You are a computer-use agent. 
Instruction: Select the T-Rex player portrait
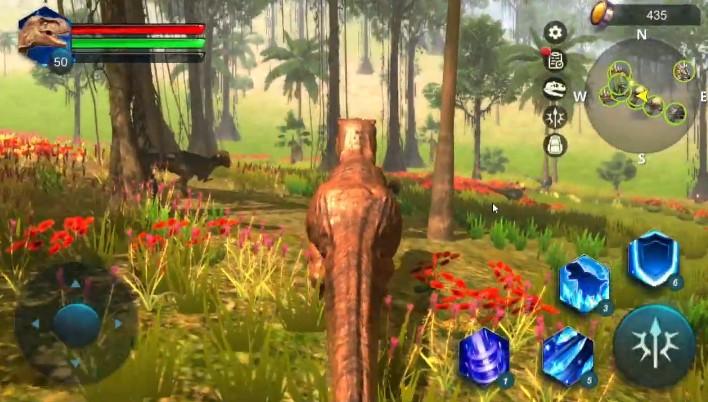[x=44, y=36]
